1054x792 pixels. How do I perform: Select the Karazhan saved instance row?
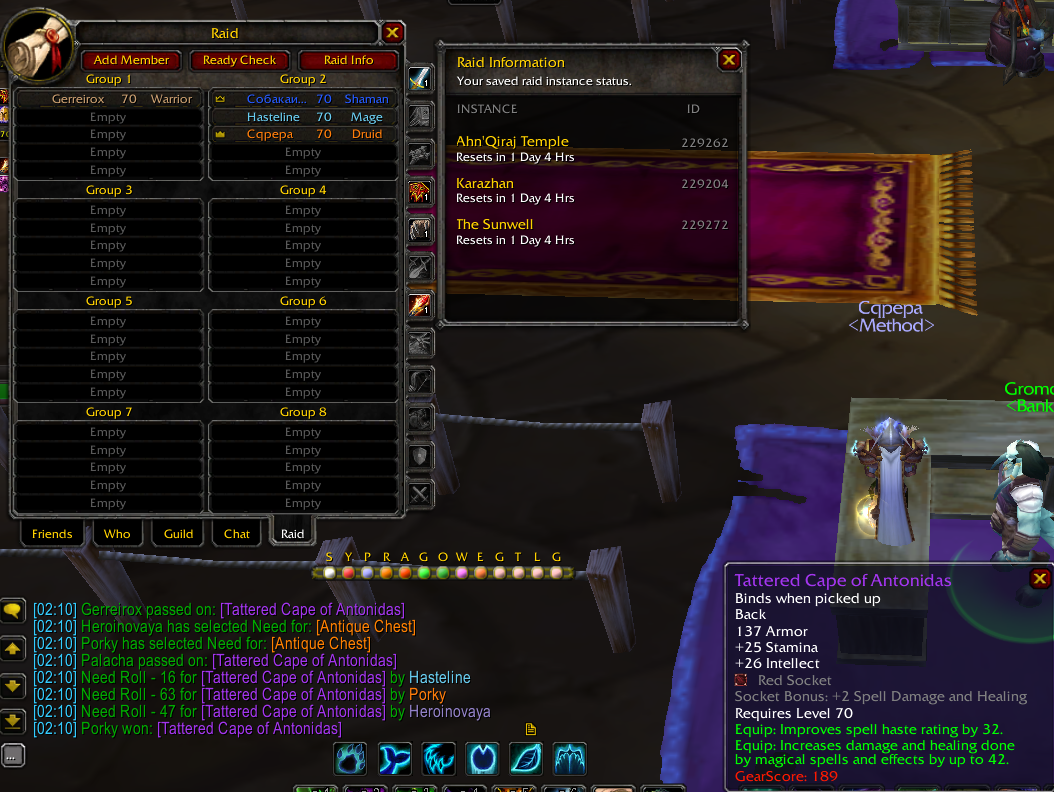[590, 190]
